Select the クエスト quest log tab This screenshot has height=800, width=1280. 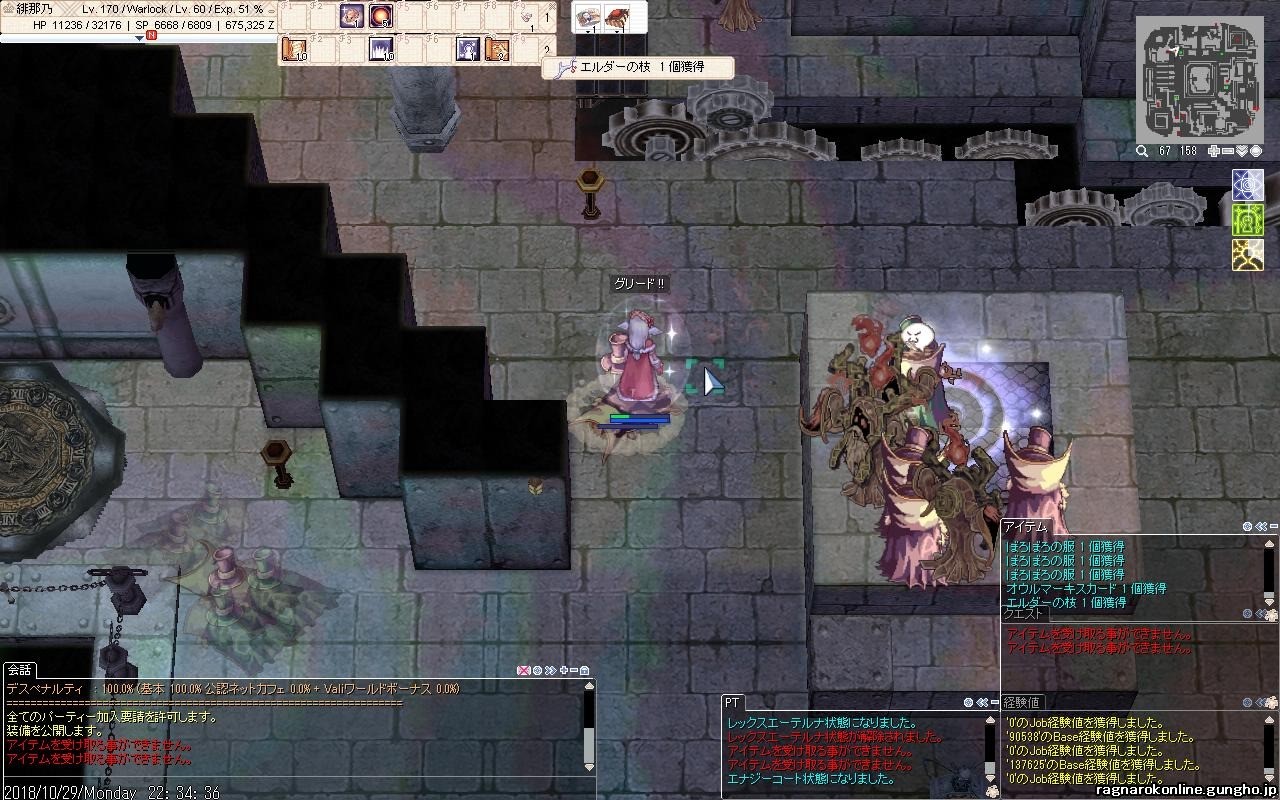(x=1024, y=614)
